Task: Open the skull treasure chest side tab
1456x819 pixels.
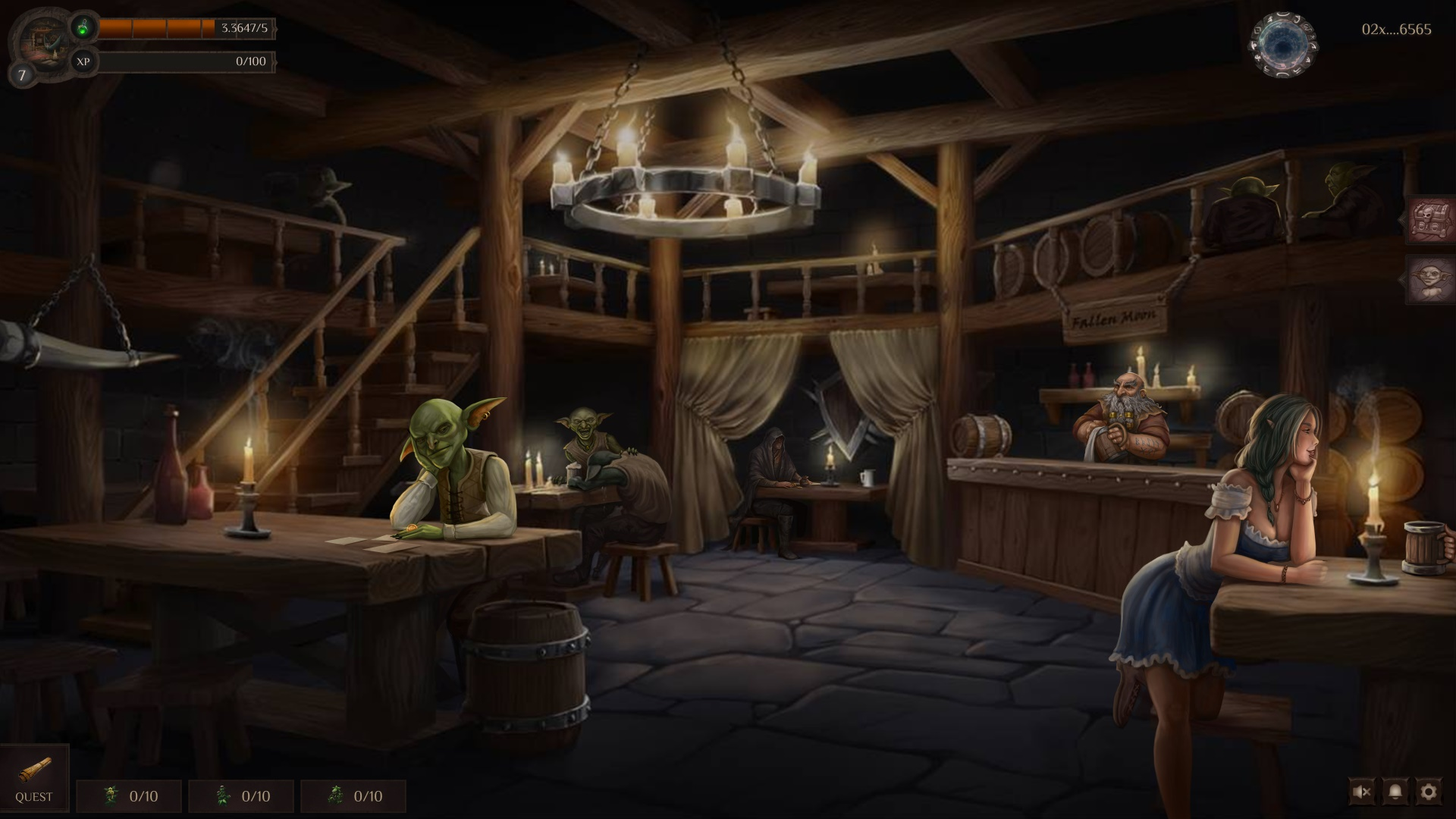Action: coord(1430,221)
